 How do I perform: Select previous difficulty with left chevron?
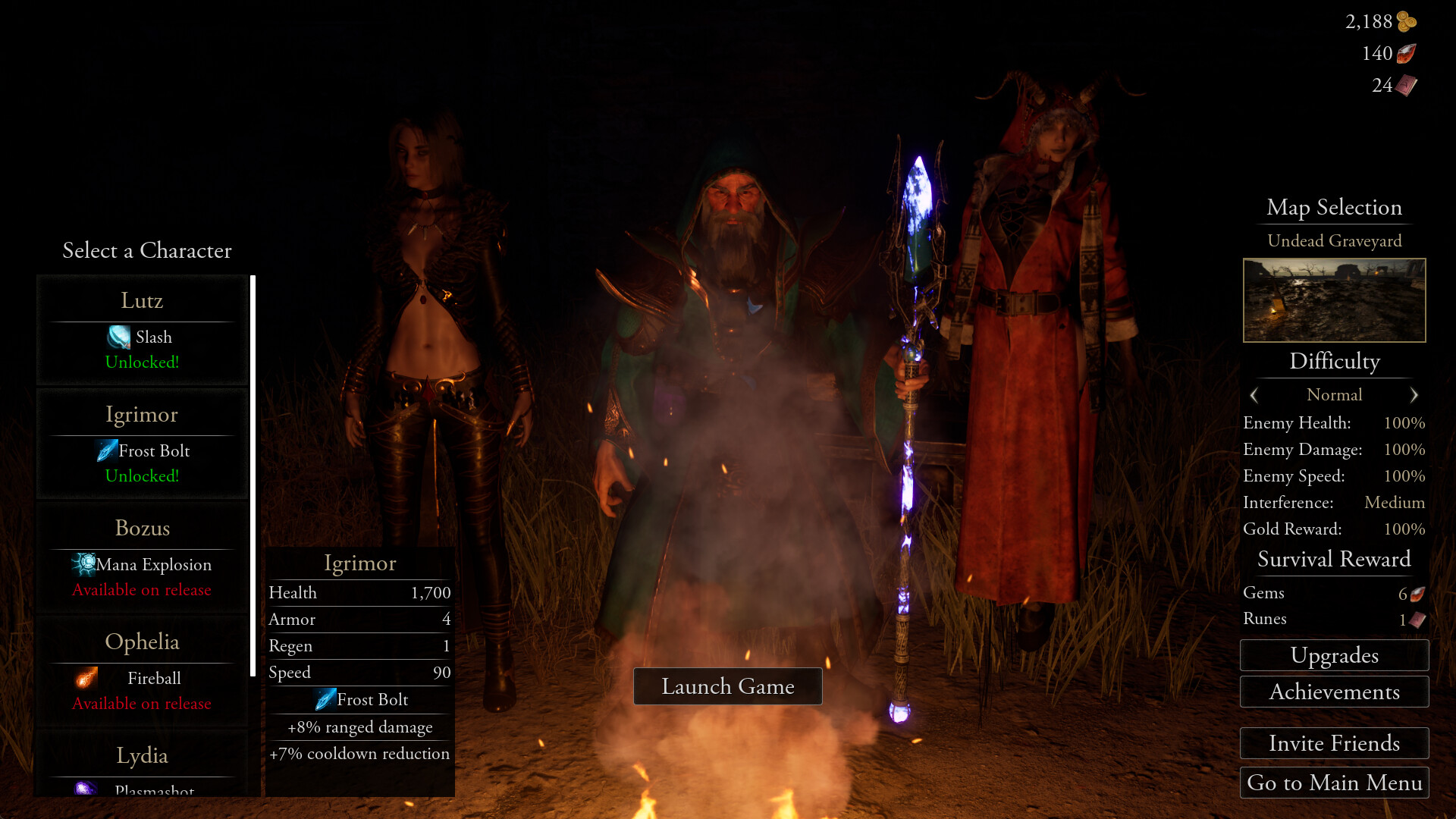pos(1254,395)
